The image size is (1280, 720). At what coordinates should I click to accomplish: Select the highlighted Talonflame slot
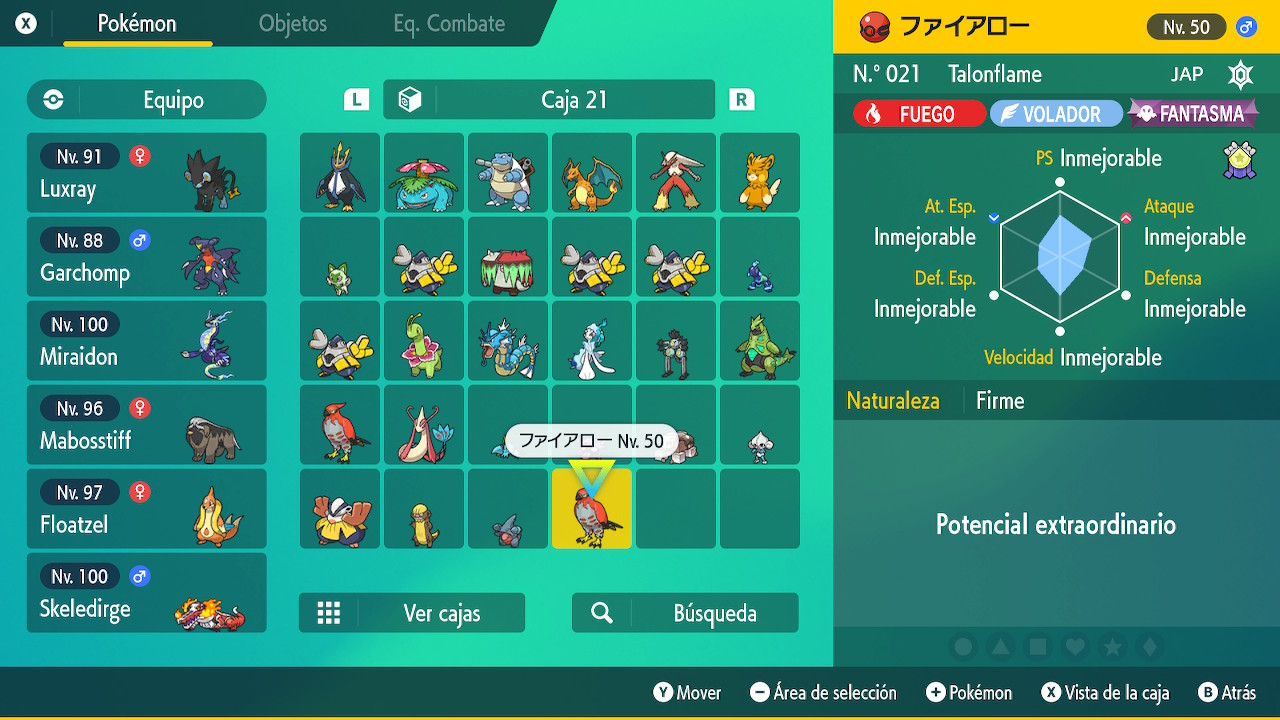[592, 509]
